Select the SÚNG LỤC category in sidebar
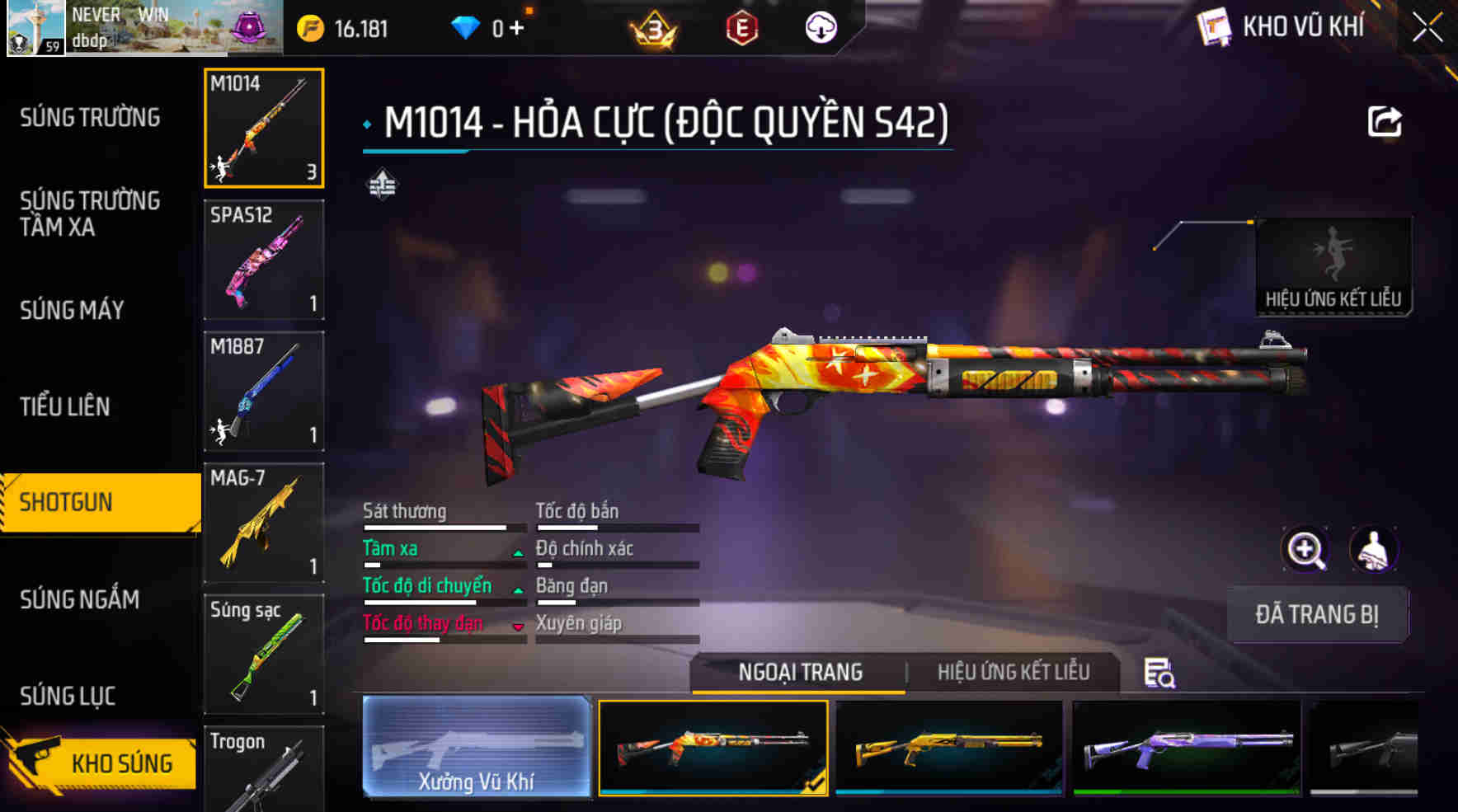 pyautogui.click(x=68, y=695)
